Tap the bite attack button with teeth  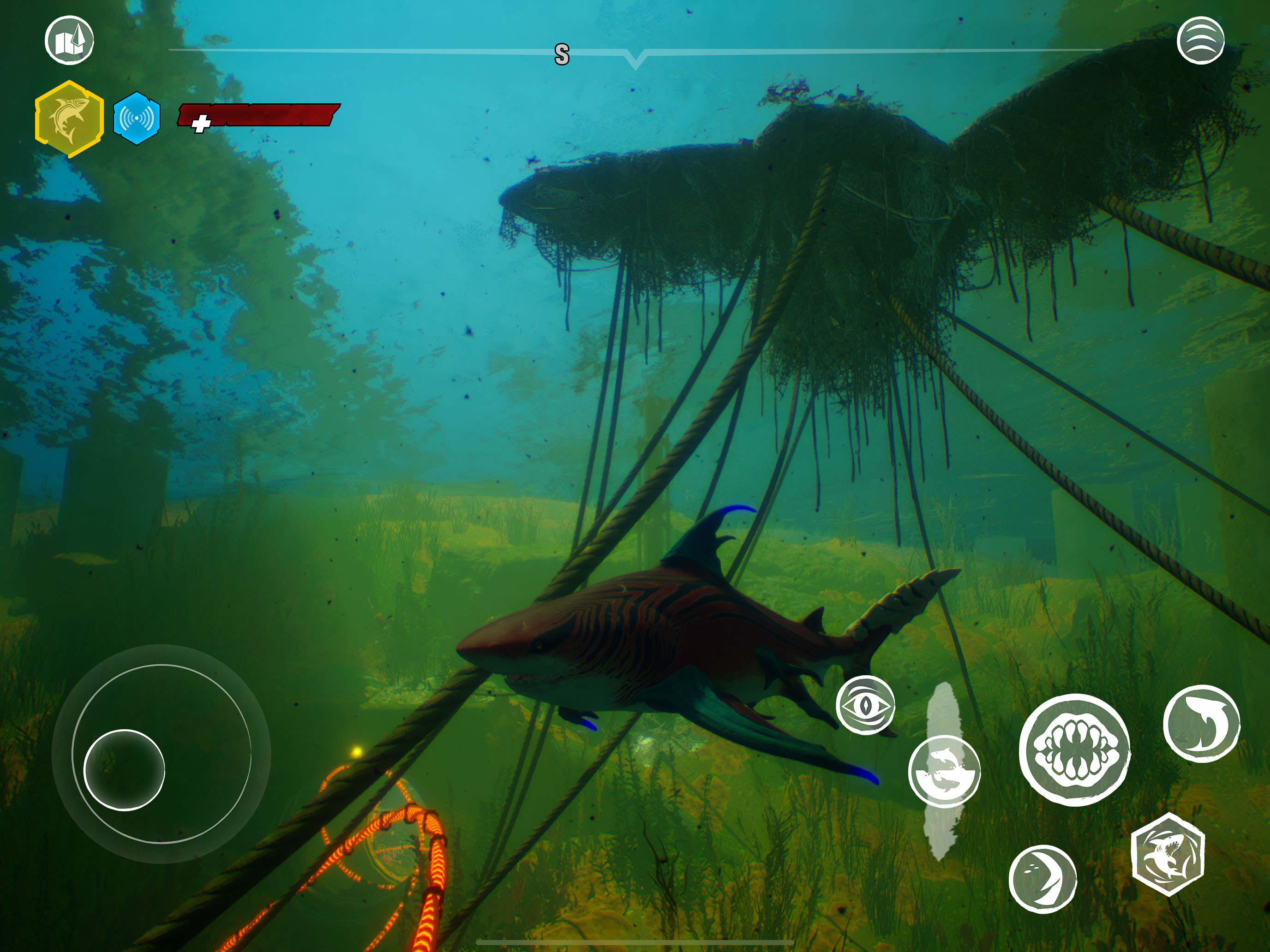pos(1074,750)
